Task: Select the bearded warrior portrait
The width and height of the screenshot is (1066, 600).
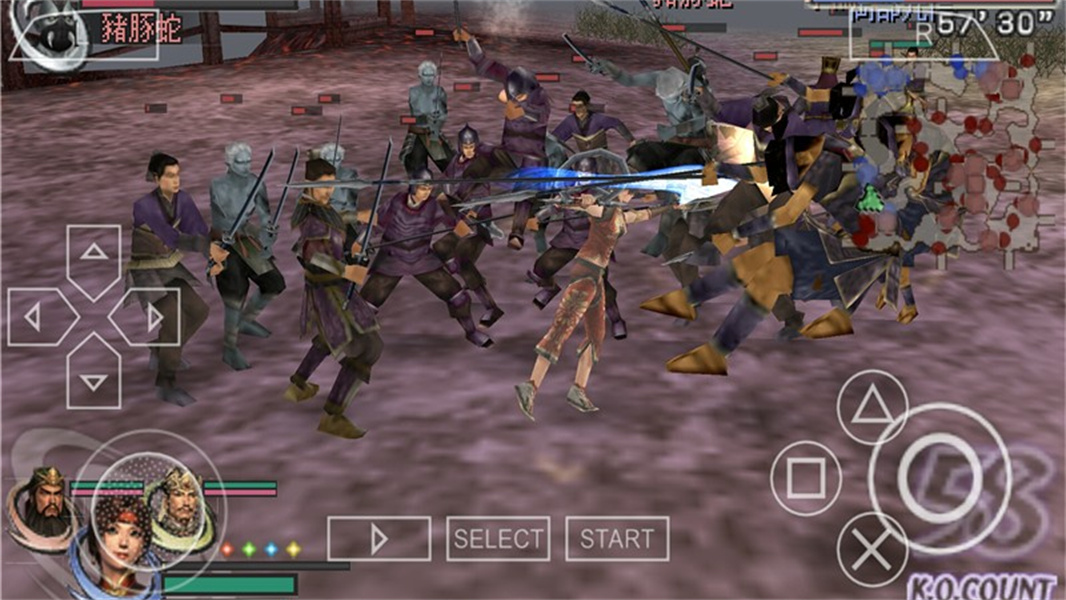Action: click(x=40, y=502)
